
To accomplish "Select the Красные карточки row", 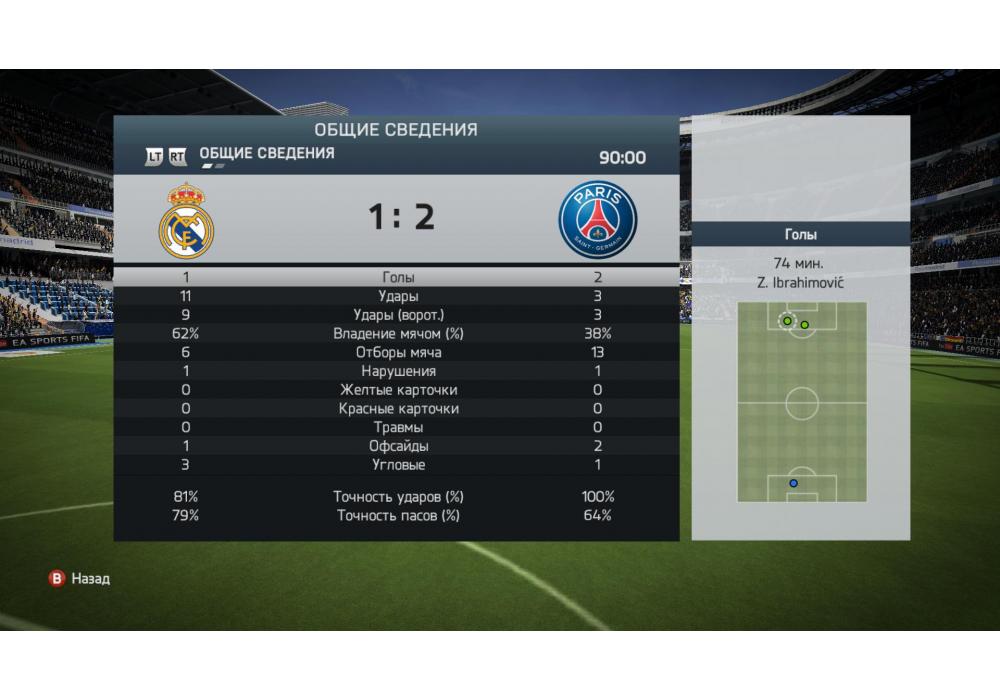I will point(397,409).
